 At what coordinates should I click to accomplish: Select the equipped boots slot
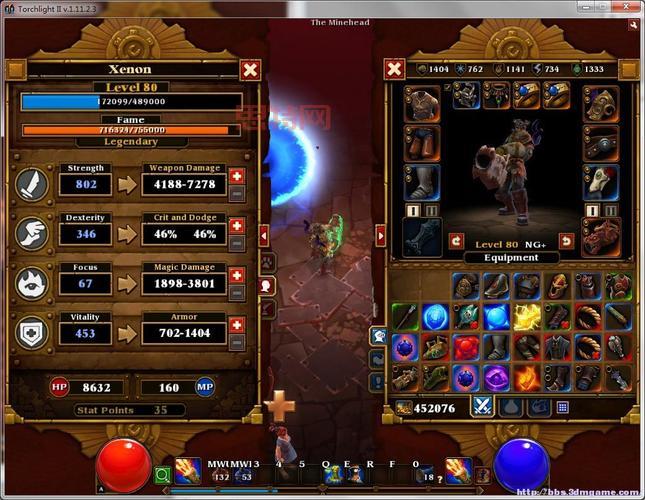tap(422, 182)
